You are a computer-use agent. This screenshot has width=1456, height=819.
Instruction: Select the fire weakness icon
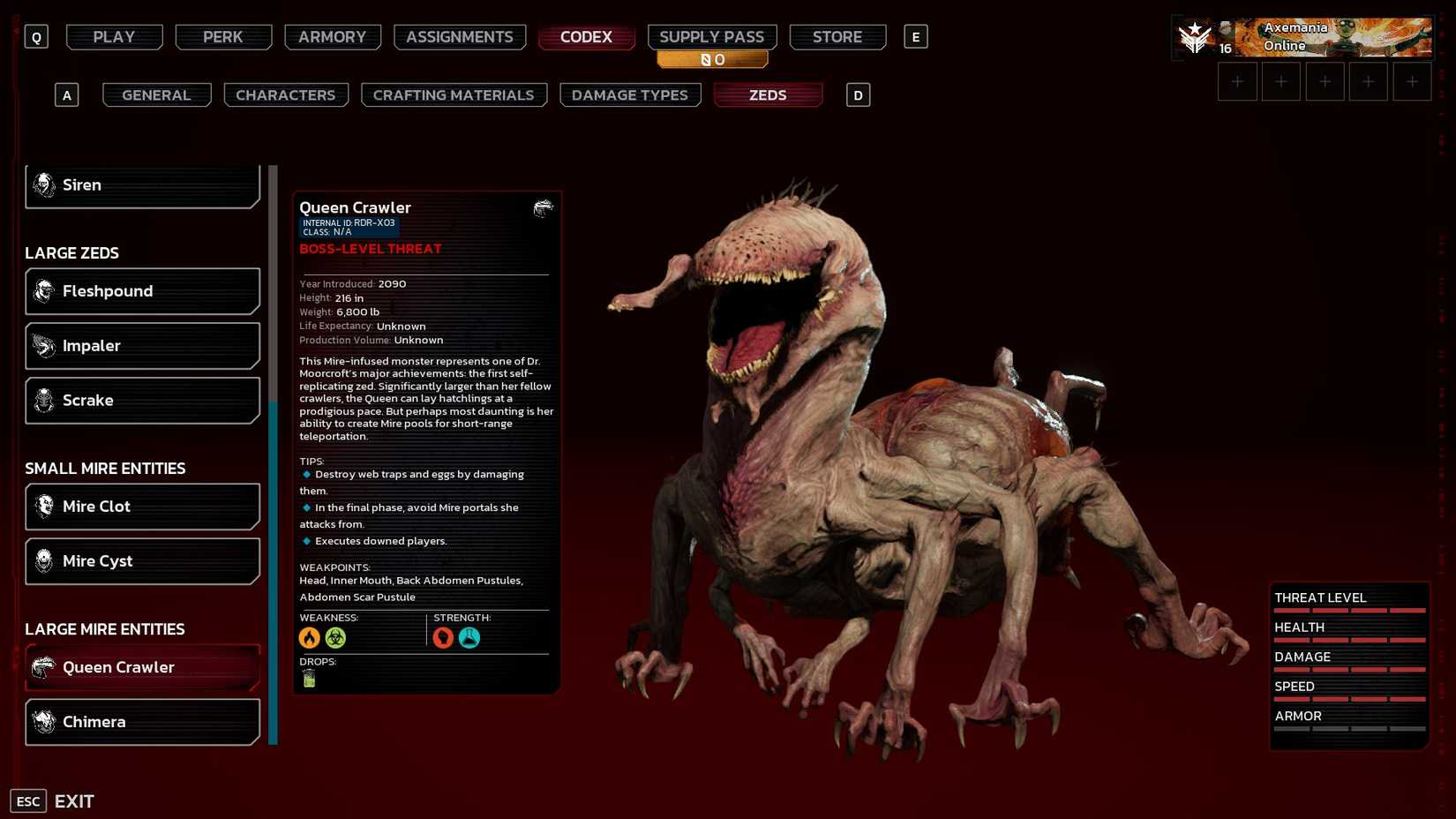click(x=310, y=637)
